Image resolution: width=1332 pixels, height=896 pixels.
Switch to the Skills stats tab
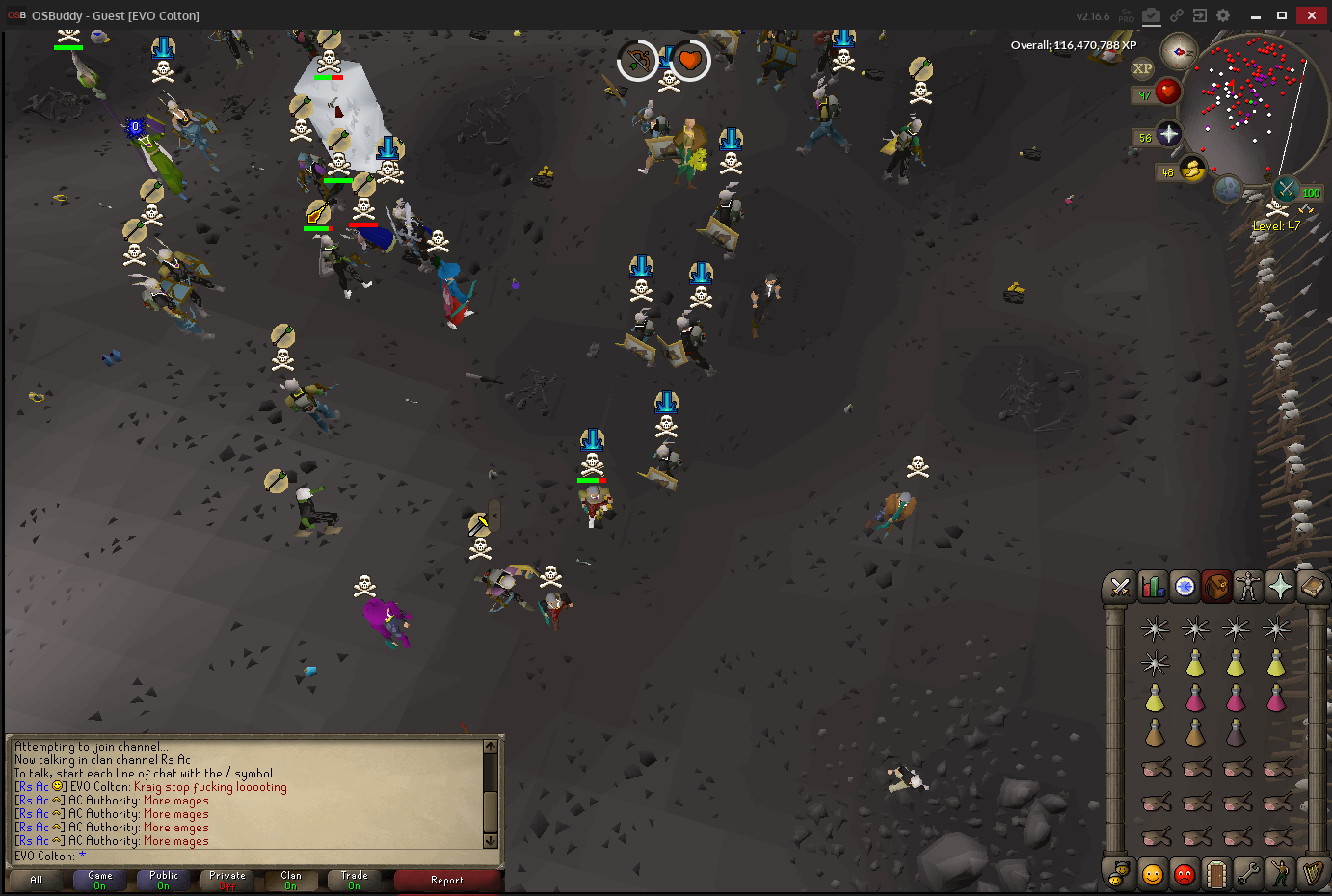click(1152, 586)
